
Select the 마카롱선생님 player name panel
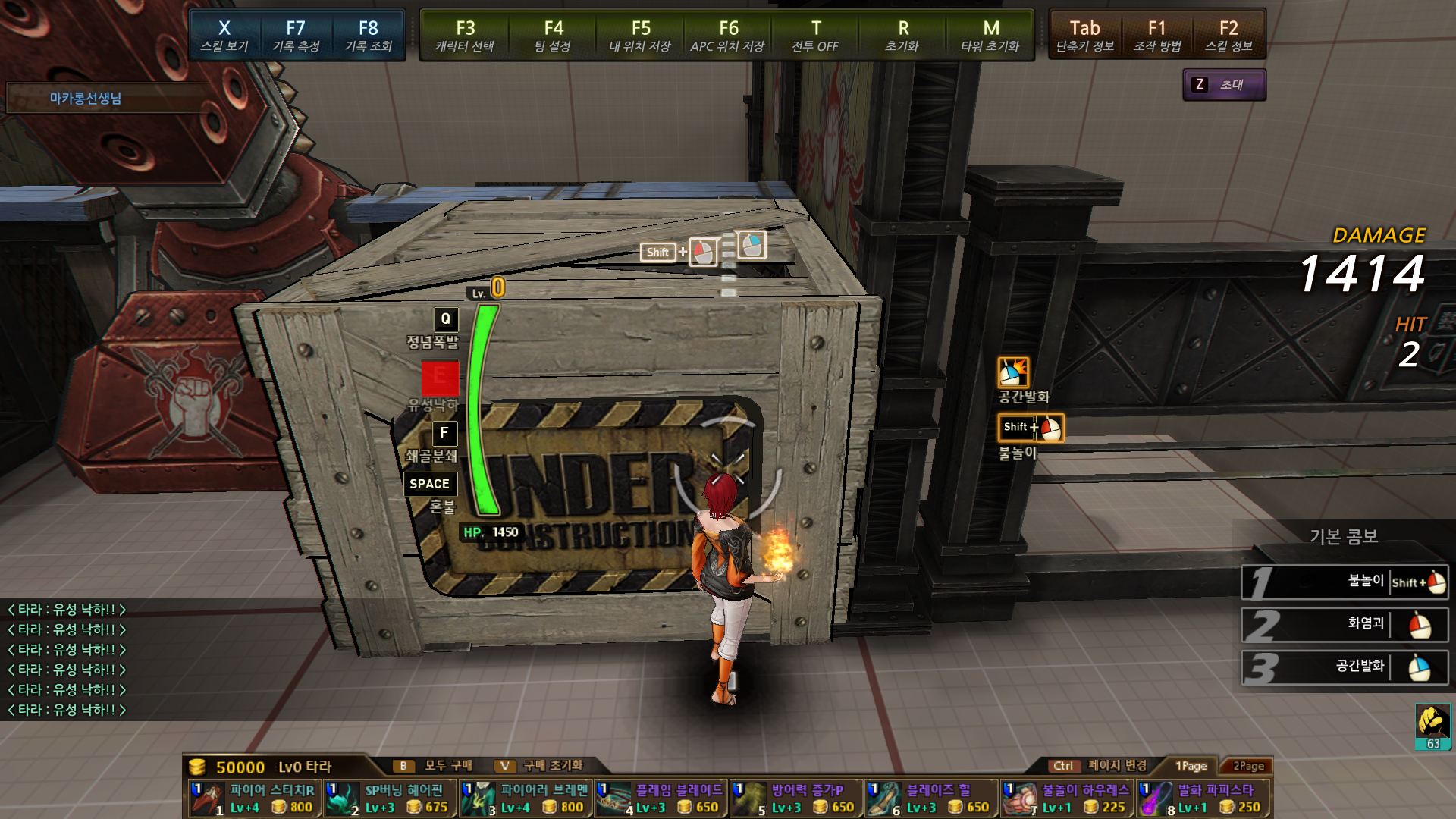86,98
